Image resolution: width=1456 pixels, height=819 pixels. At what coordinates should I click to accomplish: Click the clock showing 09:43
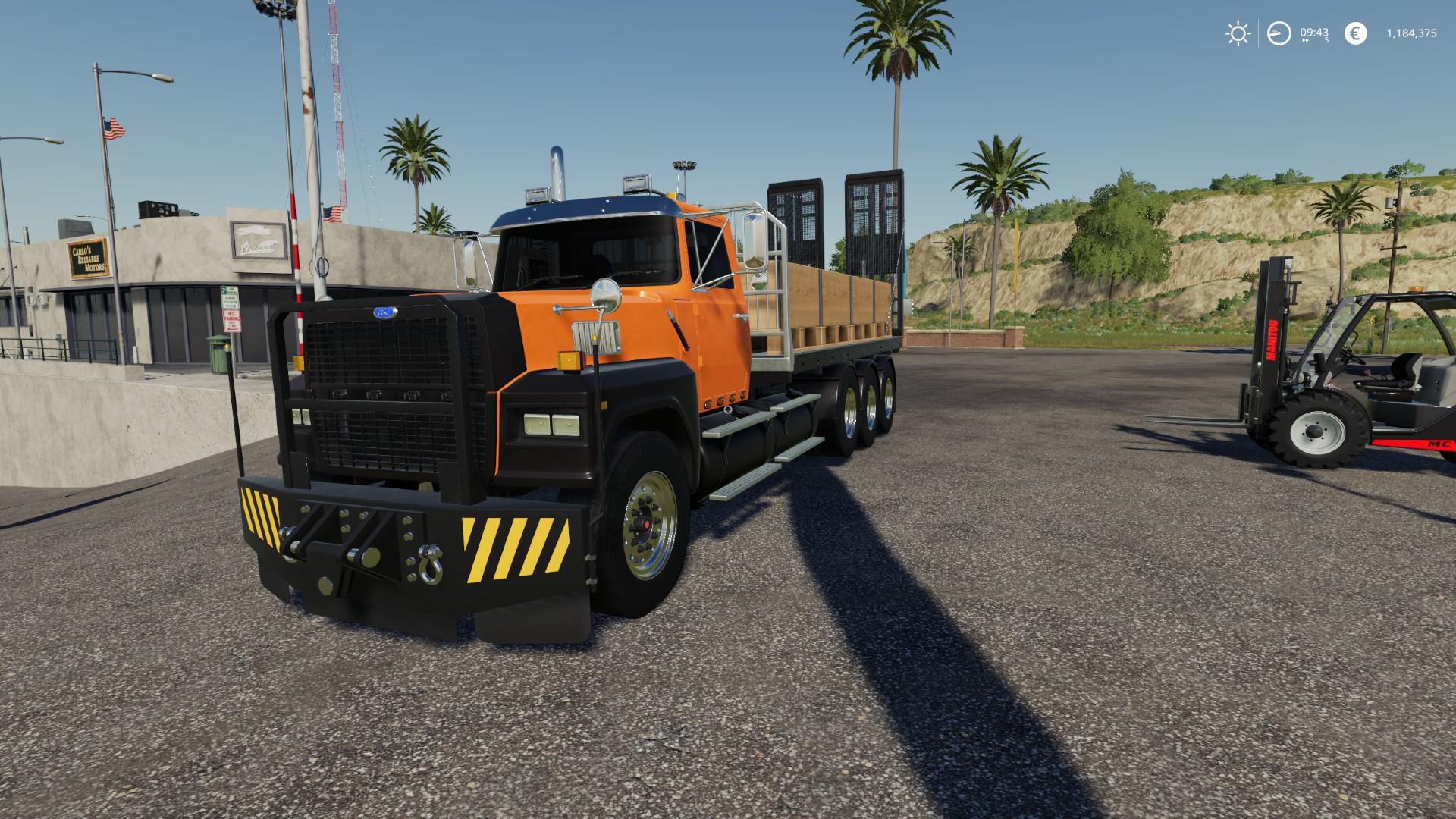(x=1314, y=32)
